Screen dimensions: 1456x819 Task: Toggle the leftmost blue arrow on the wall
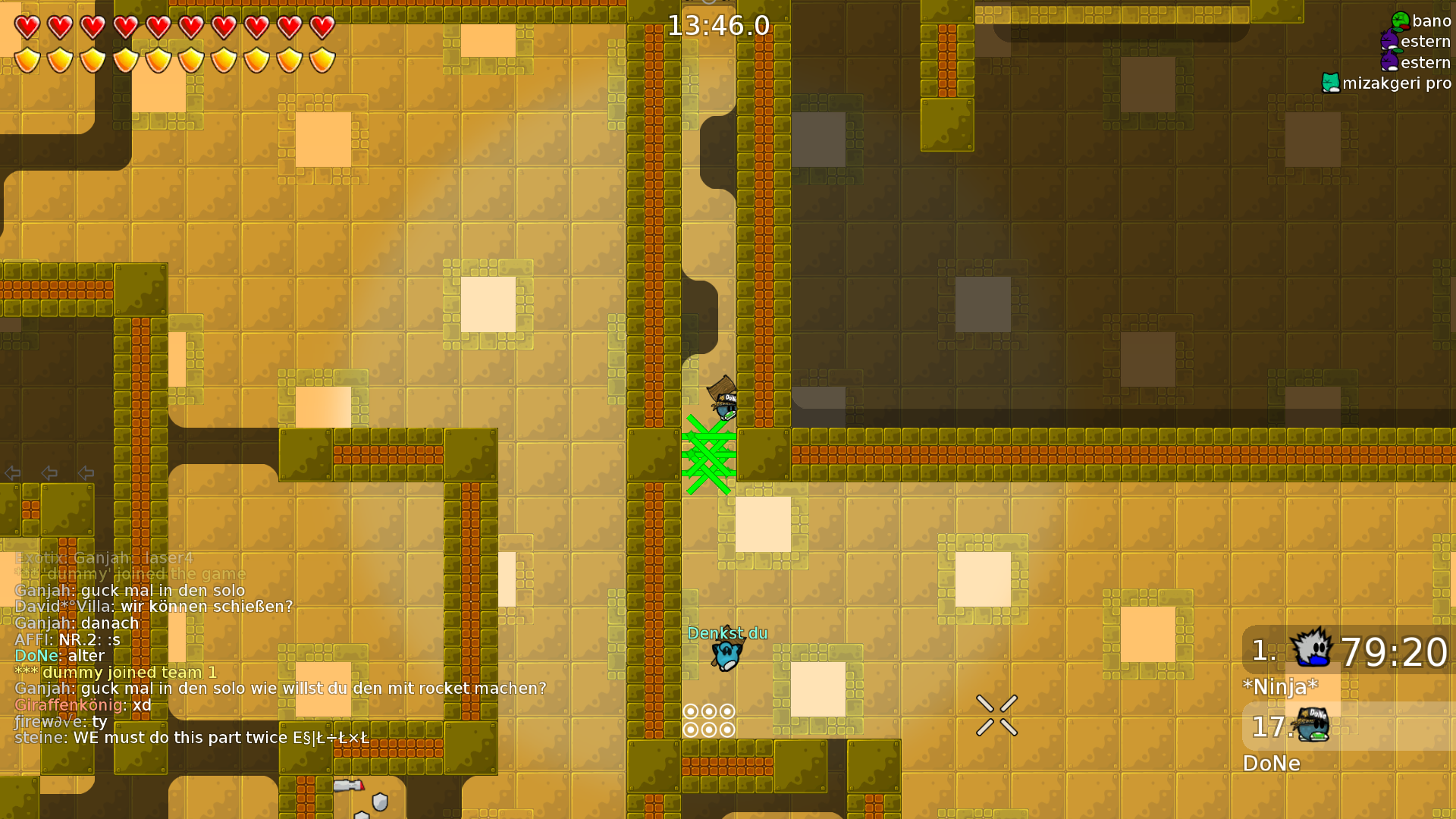pyautogui.click(x=12, y=473)
